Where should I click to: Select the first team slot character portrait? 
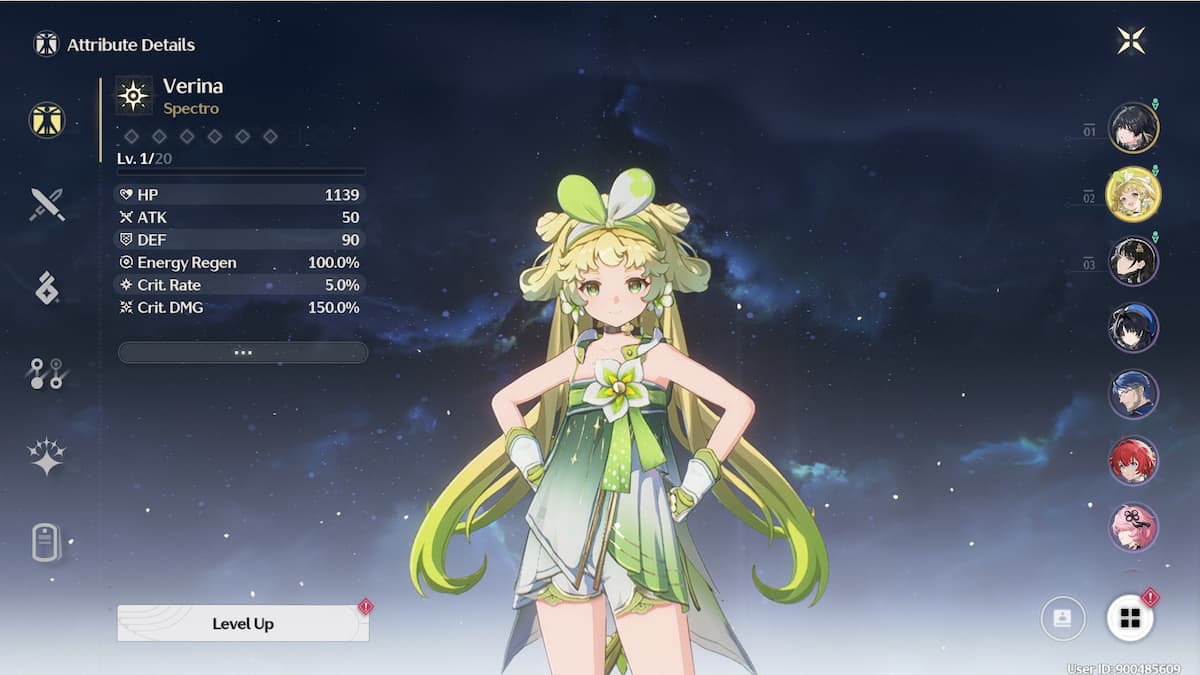[x=1133, y=128]
